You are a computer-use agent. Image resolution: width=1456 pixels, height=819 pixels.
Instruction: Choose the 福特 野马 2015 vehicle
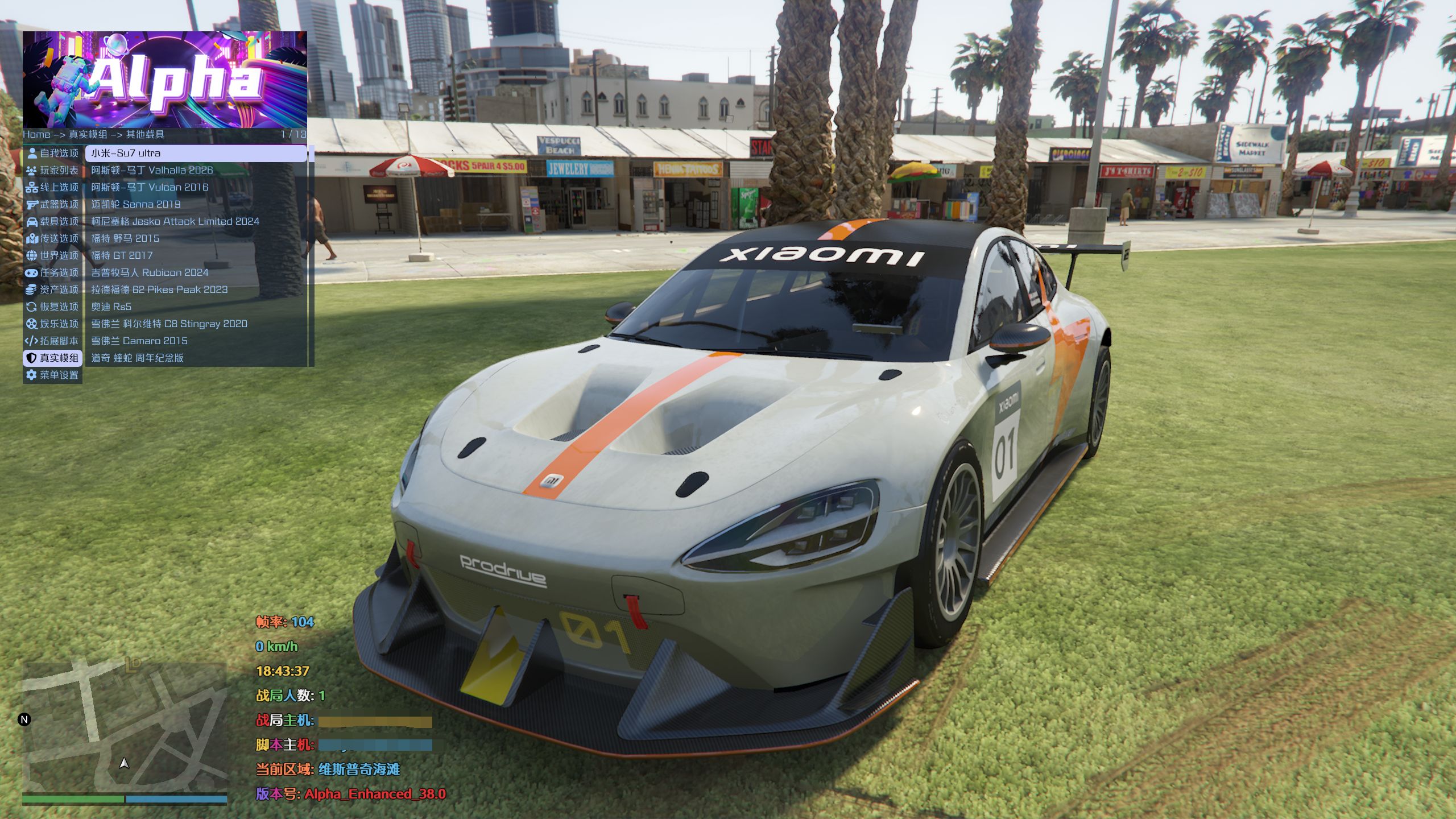coord(196,238)
